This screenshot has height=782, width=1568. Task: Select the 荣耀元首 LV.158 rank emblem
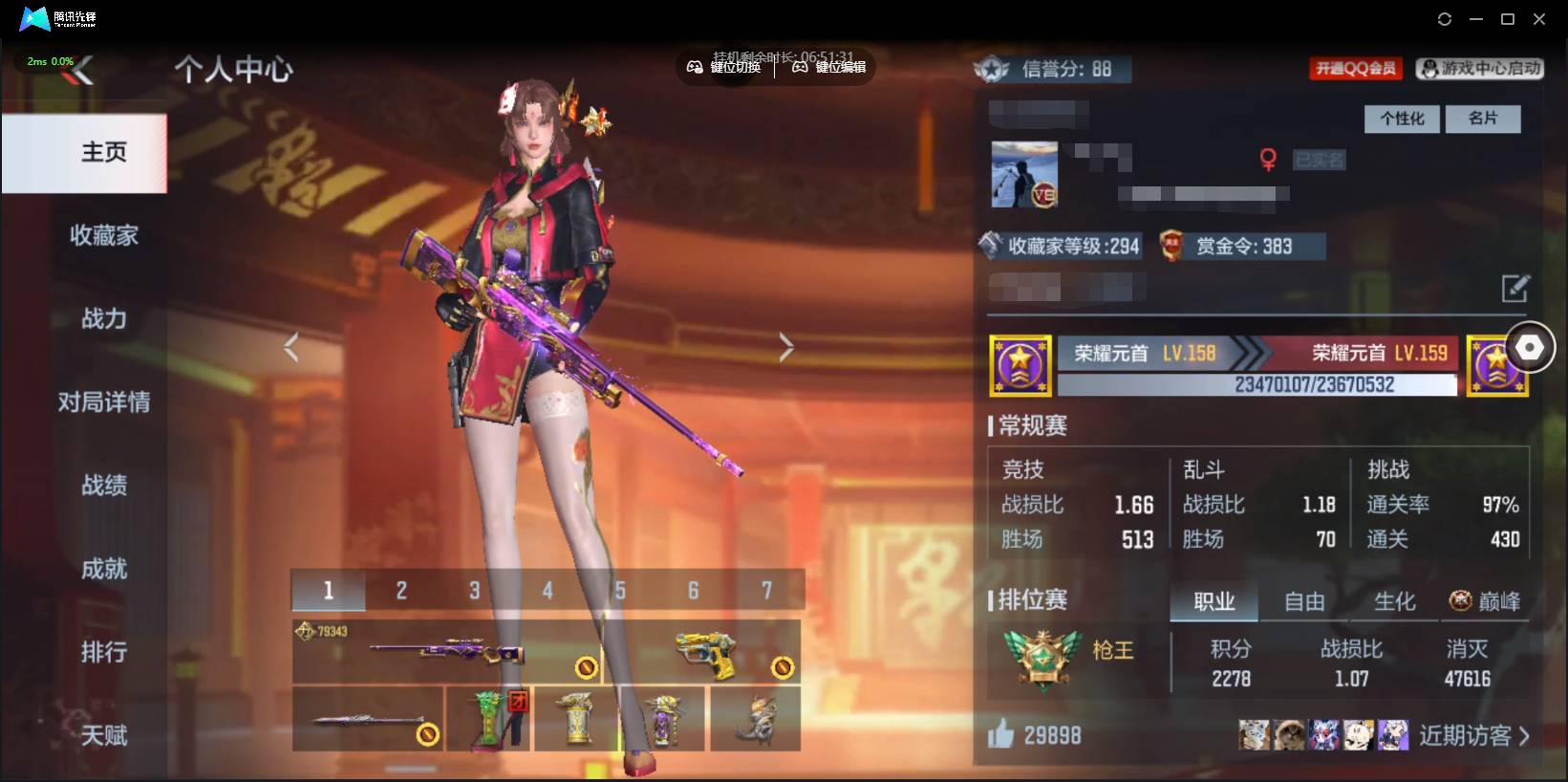(1019, 365)
